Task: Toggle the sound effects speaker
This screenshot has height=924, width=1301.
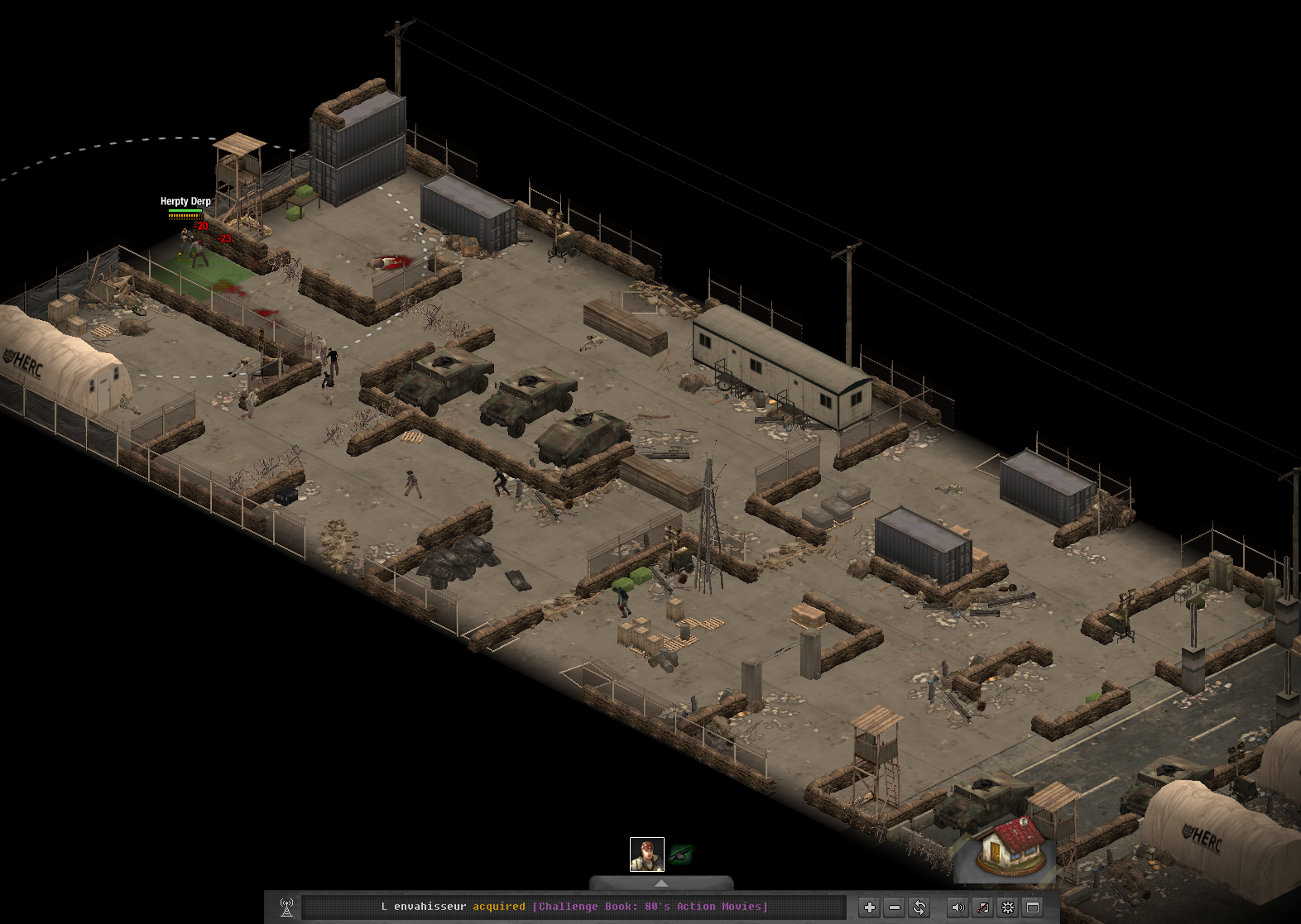Action: coord(958,907)
